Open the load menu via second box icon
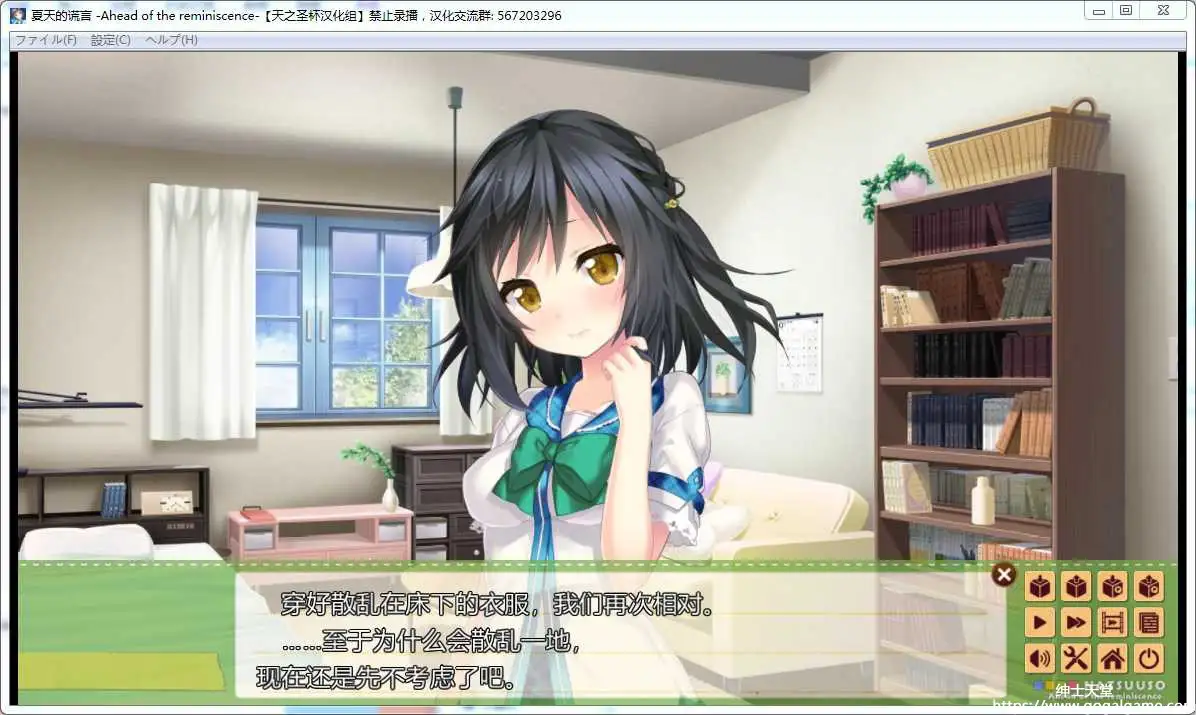The width and height of the screenshot is (1196, 715). 1076,587
